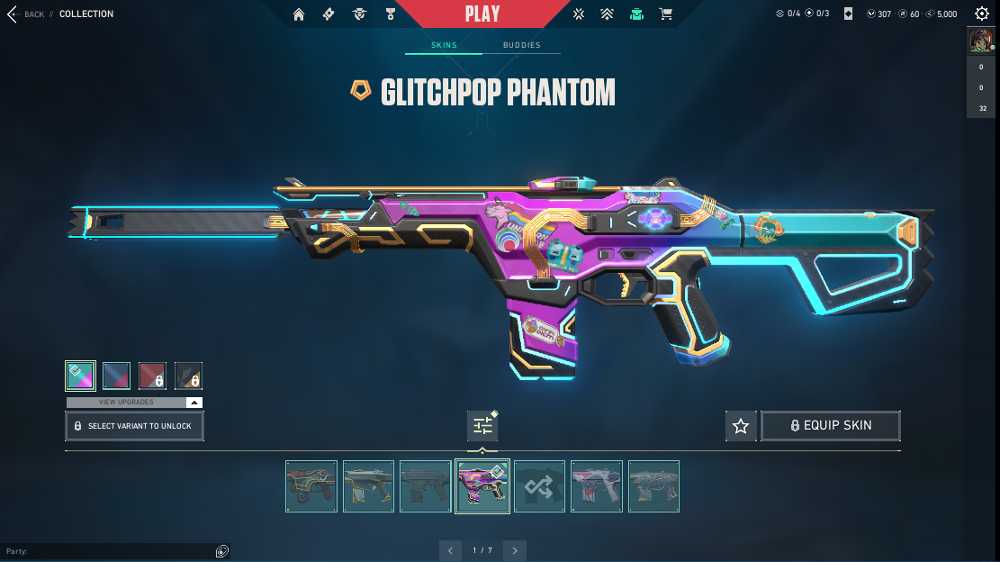
Task: Choose the locked red variant swatch
Action: coord(152,376)
